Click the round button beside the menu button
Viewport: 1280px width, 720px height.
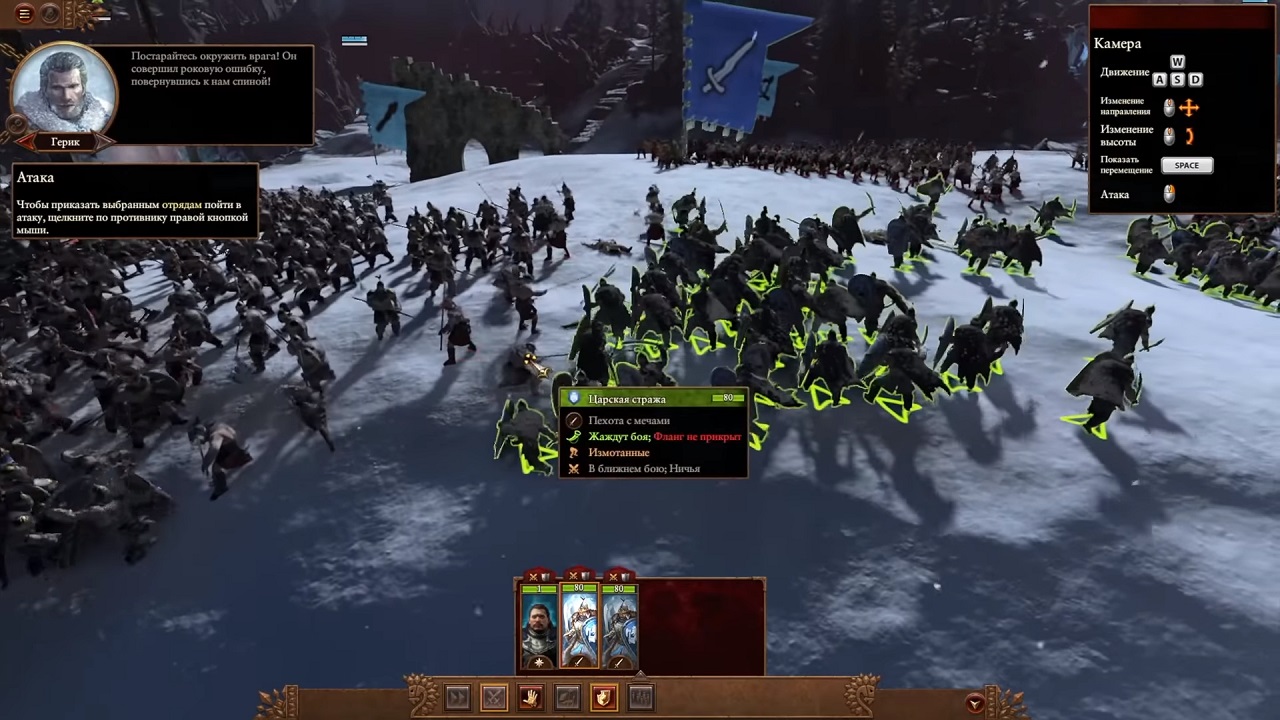(50, 14)
